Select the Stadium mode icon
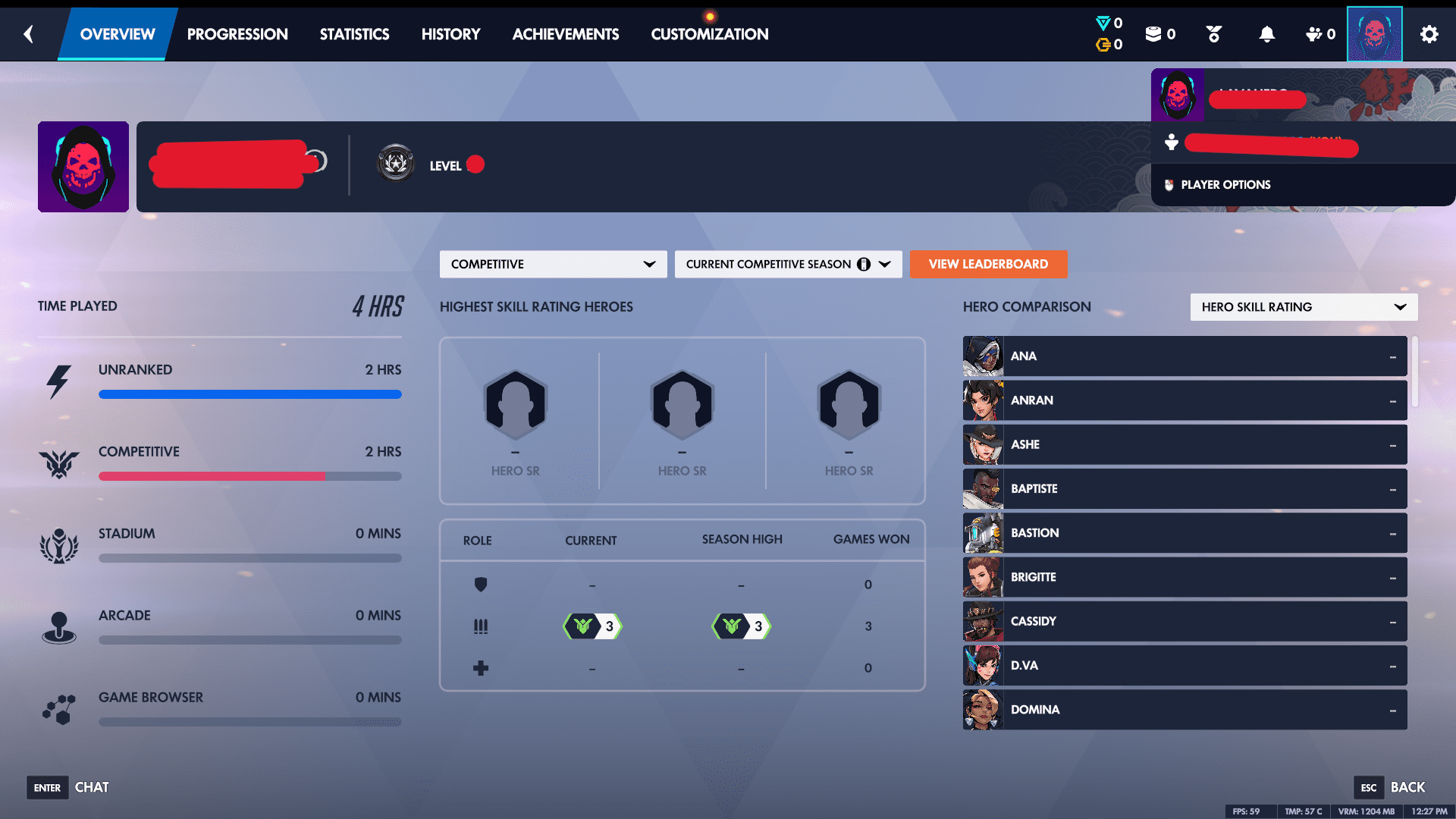This screenshot has width=1456, height=819. [61, 545]
